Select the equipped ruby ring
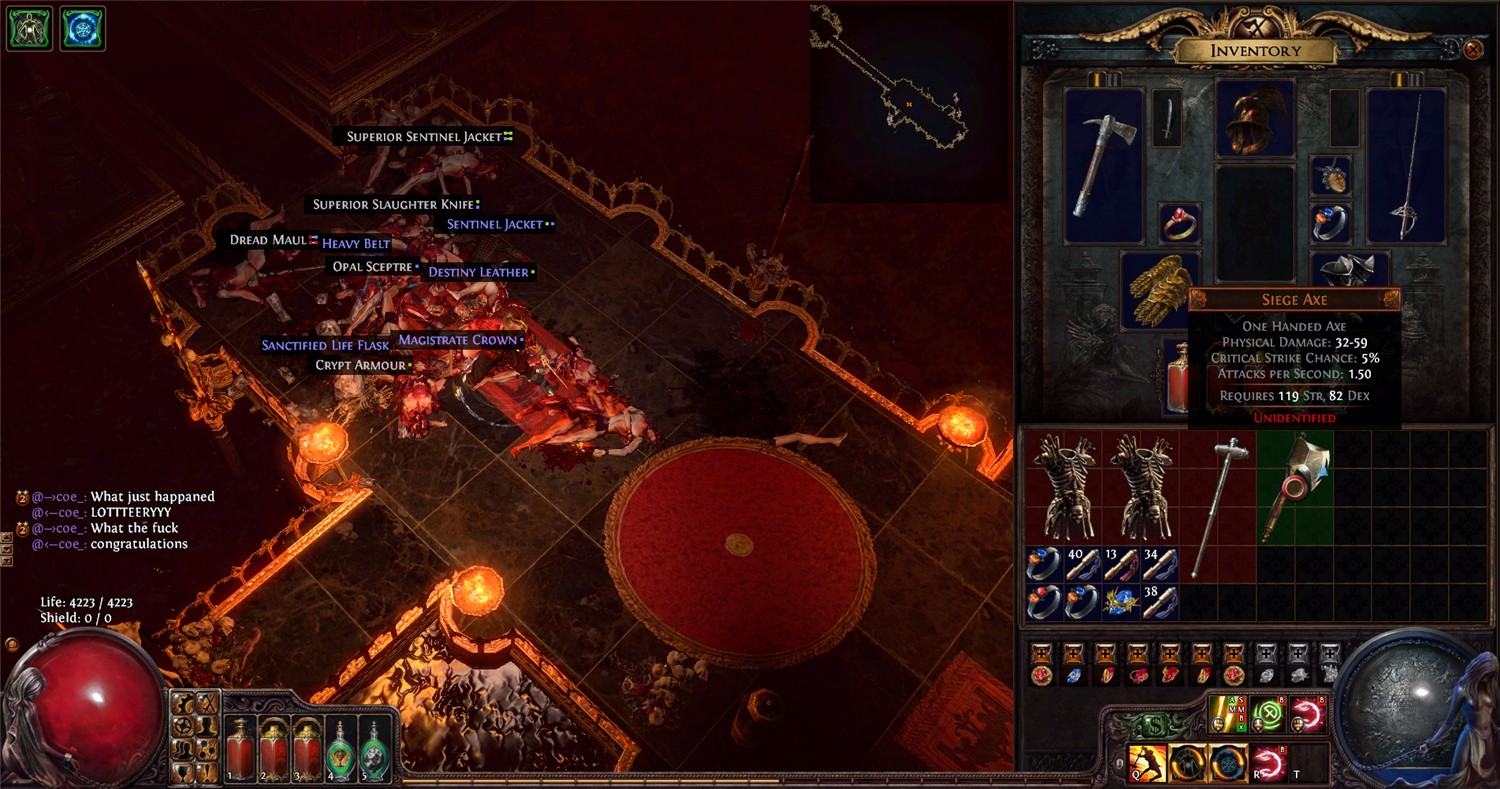 (1180, 222)
